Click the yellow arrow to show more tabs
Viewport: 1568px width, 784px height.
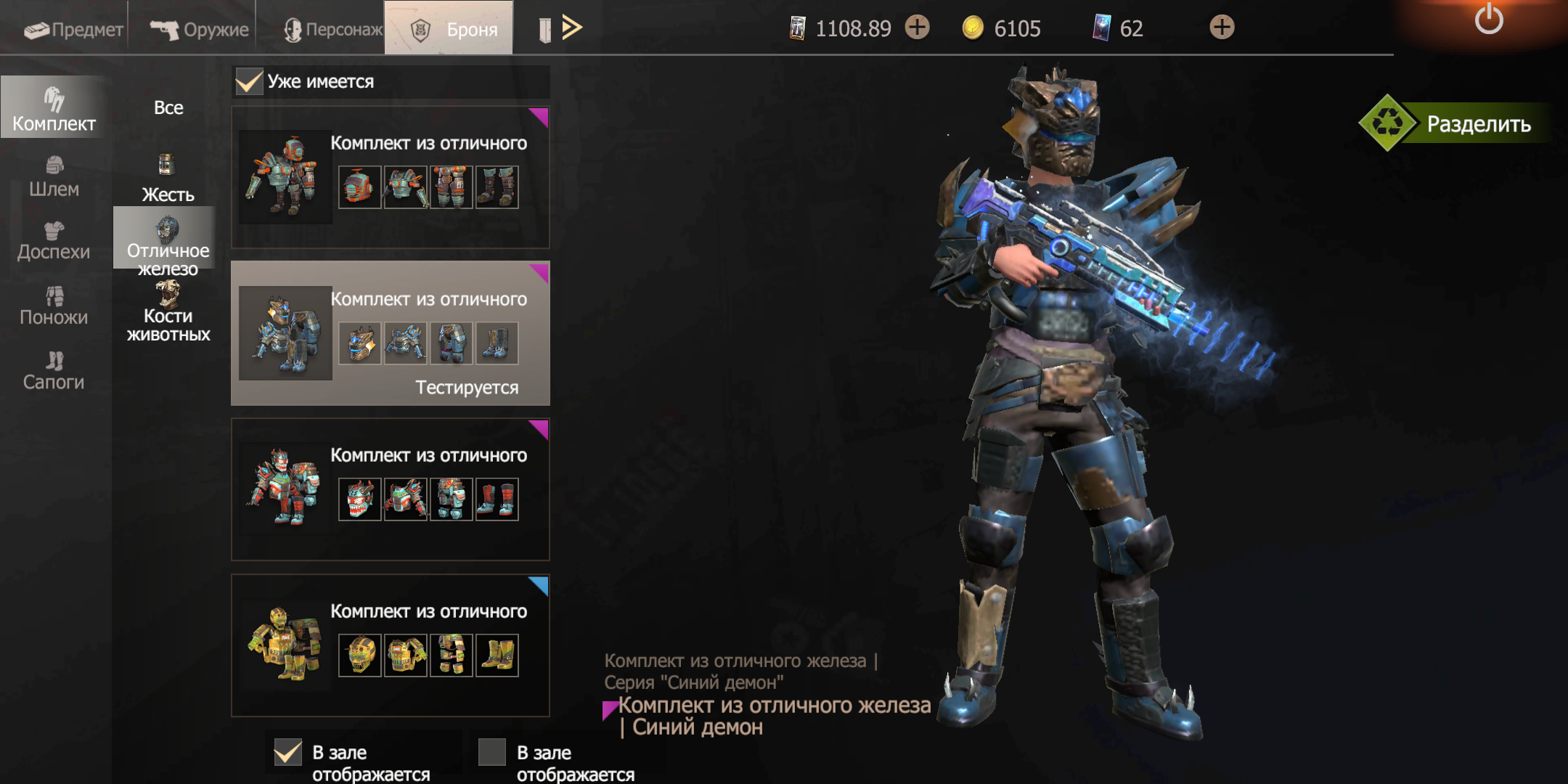click(x=571, y=28)
